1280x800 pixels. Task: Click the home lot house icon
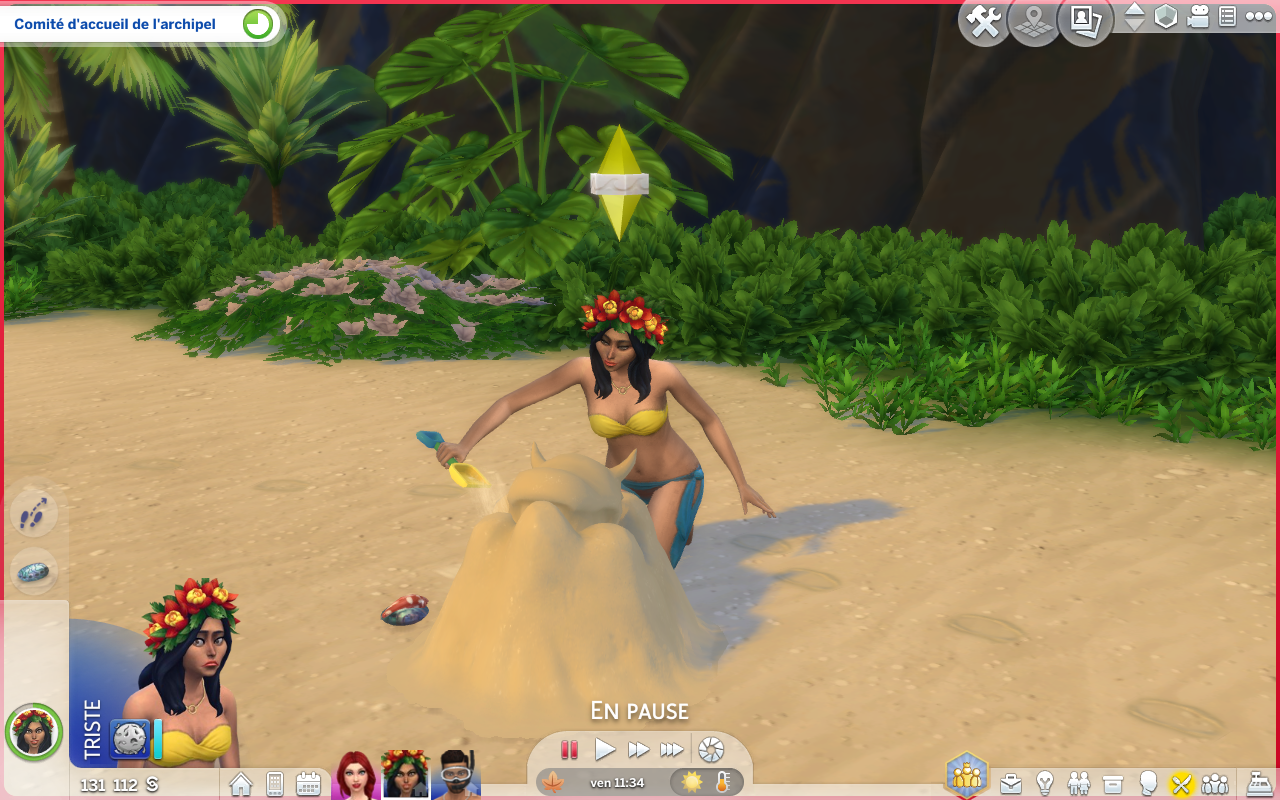click(x=241, y=784)
